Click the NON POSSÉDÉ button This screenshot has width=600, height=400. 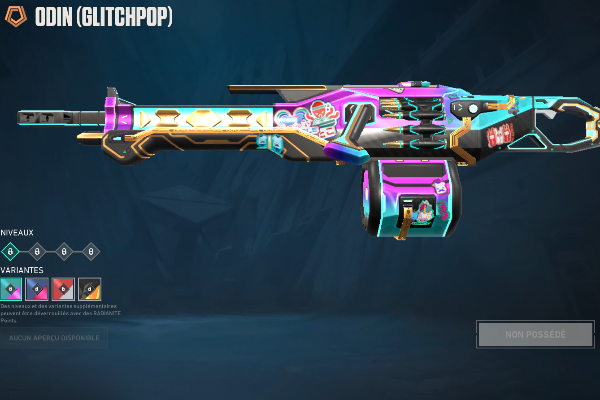(535, 334)
